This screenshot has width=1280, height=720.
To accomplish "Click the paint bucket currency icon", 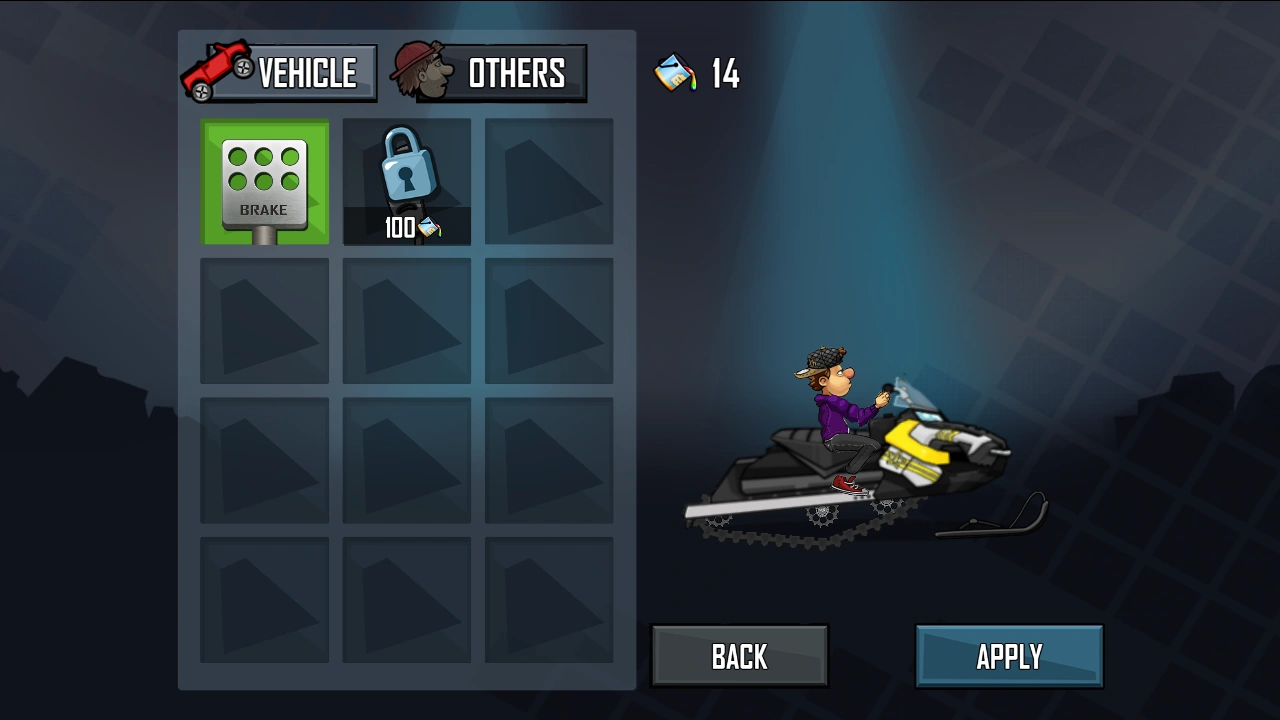I will (x=673, y=73).
